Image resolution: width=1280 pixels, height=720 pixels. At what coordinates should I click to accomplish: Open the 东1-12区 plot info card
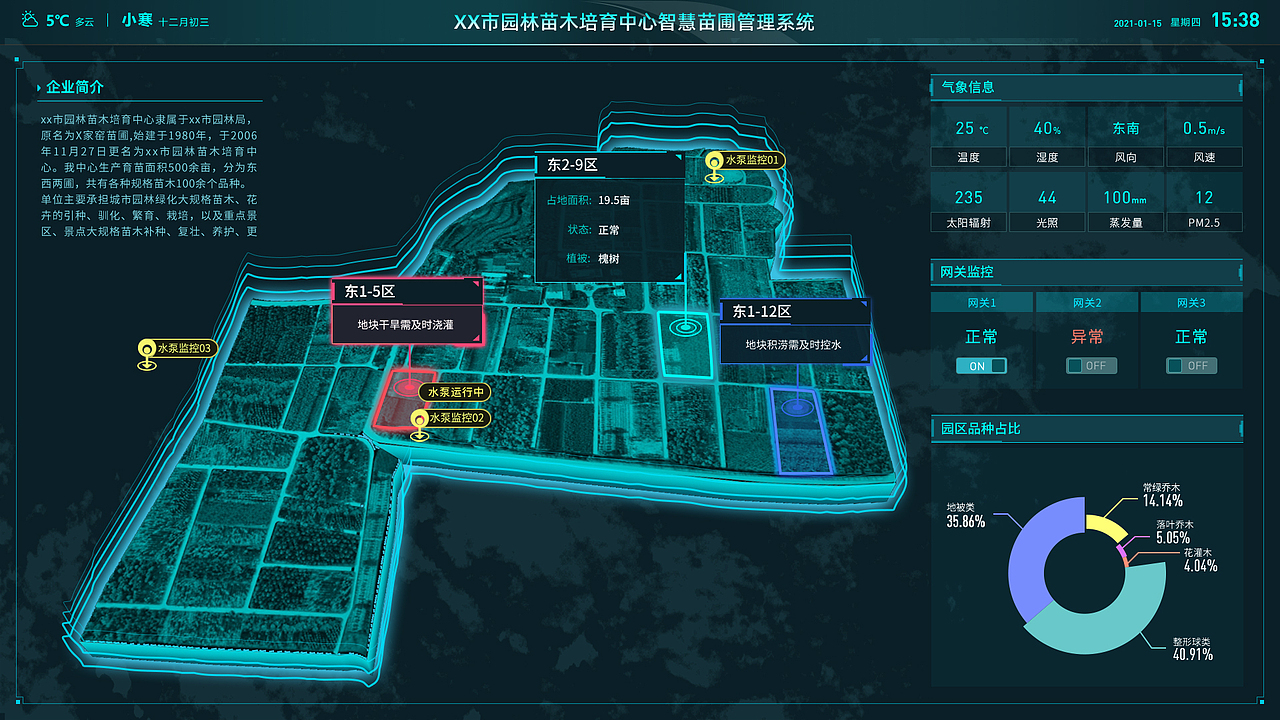tap(795, 332)
